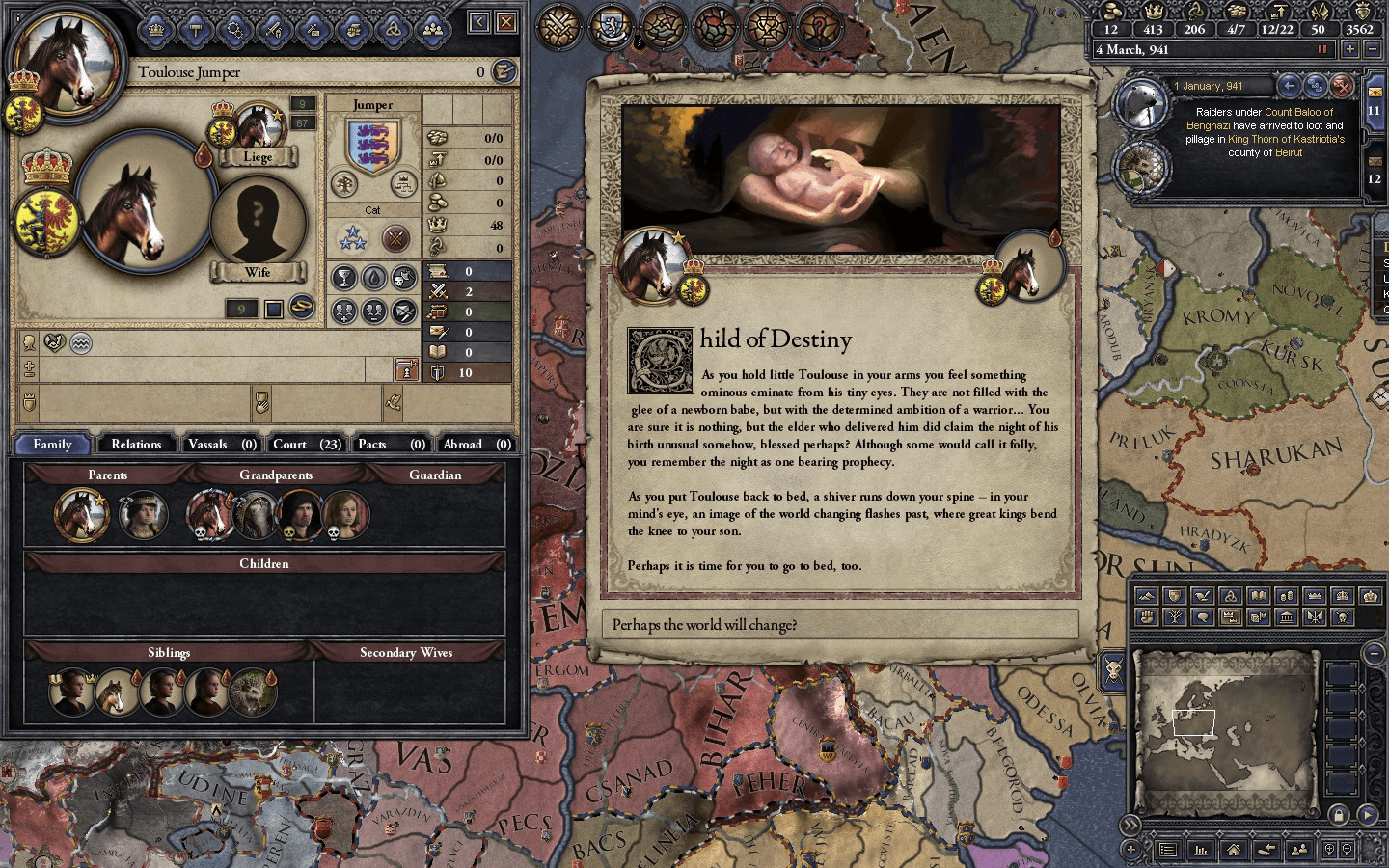Screen dimensions: 1389x868
Task: Open the Military screen with the sword icon
Action: tap(272, 29)
